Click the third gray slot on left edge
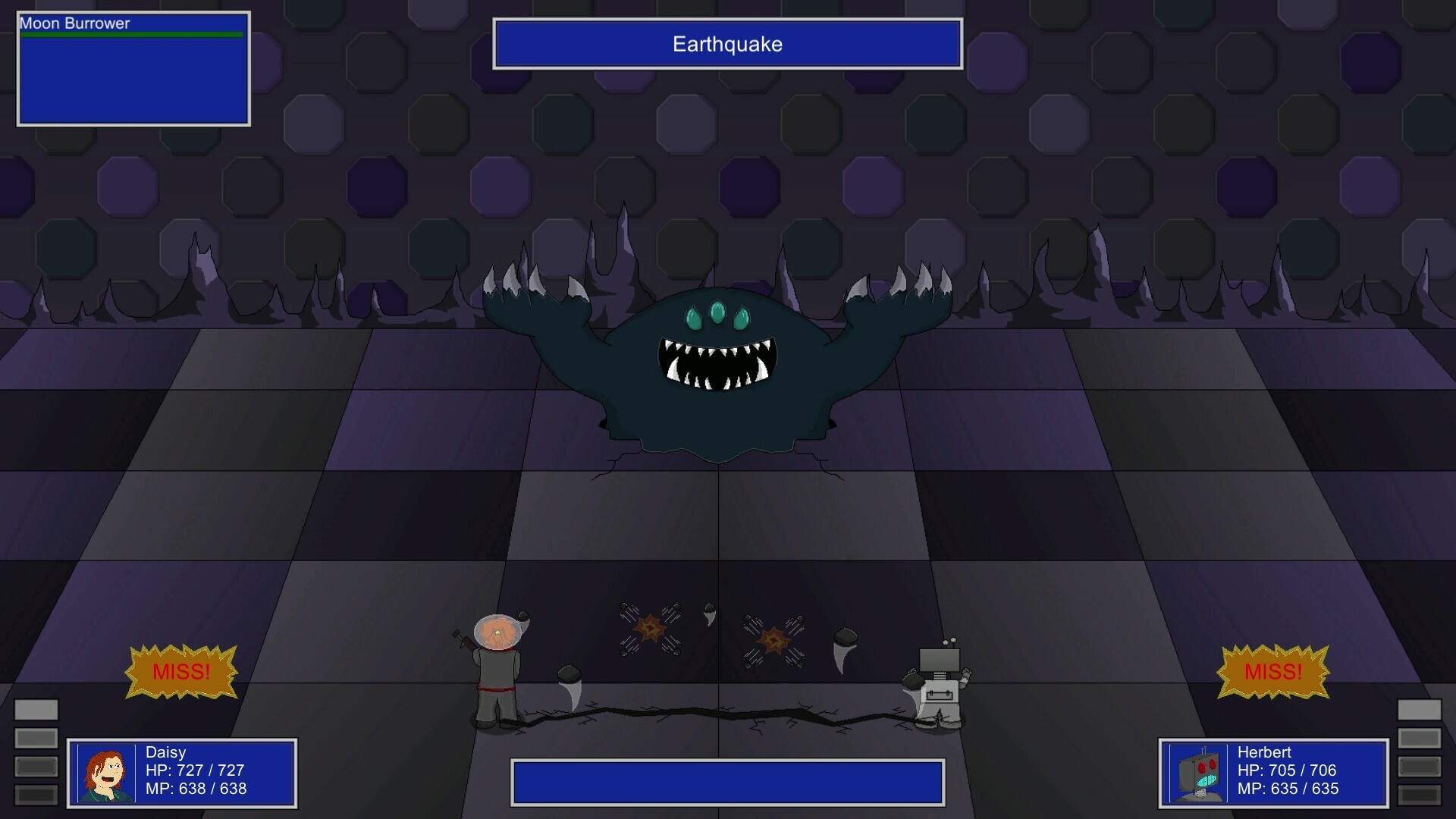The width and height of the screenshot is (1456, 819). 36,766
